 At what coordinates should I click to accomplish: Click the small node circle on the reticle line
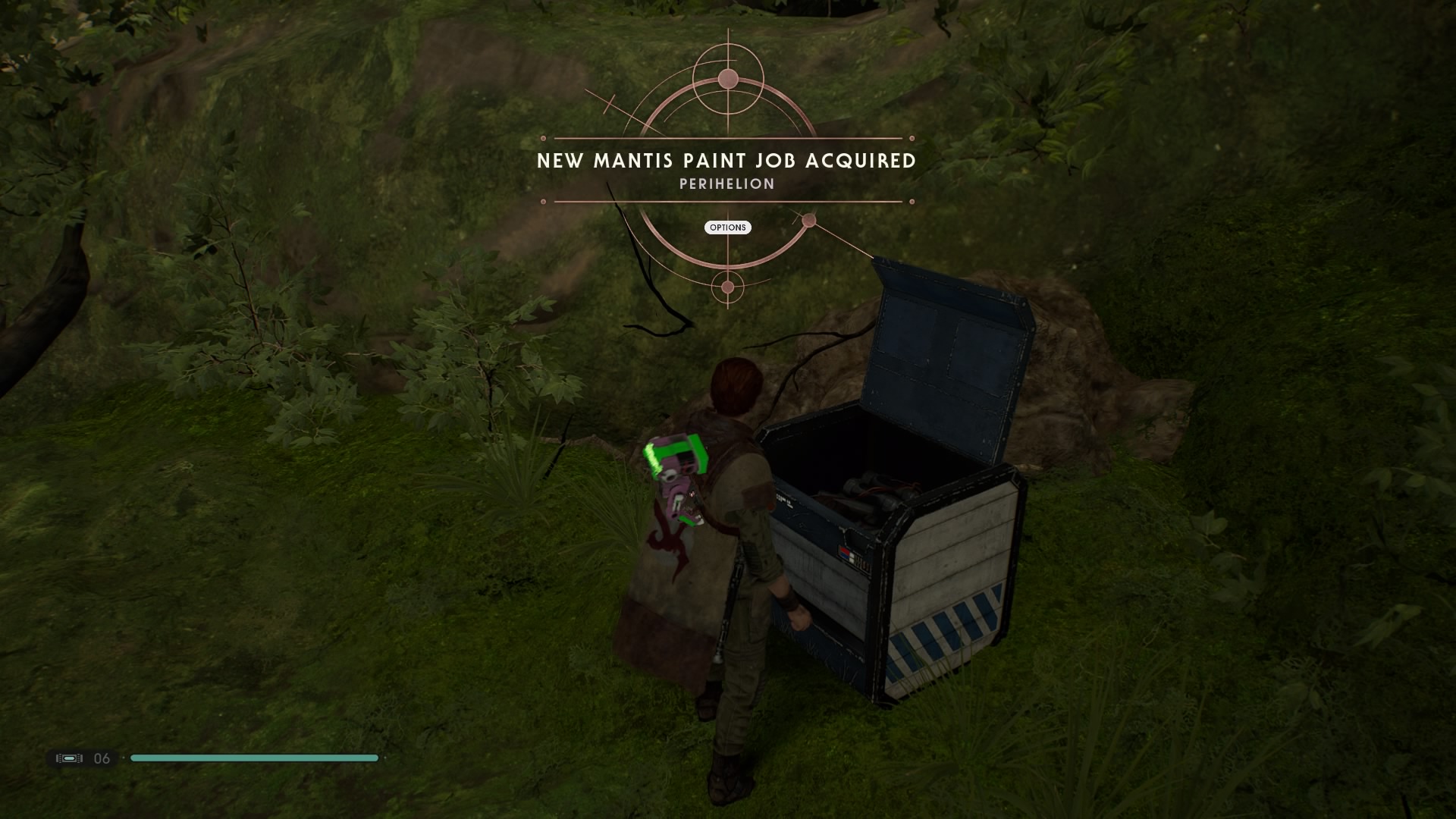[810, 221]
